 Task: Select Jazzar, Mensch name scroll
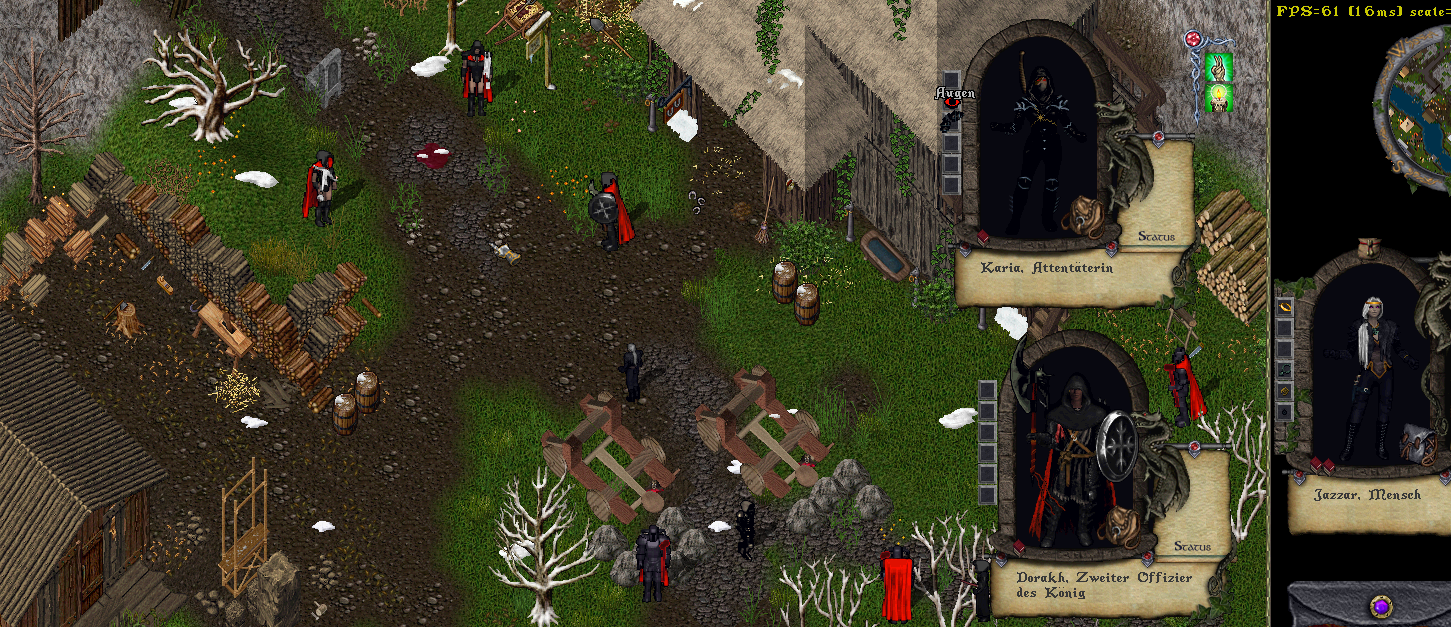point(1367,495)
